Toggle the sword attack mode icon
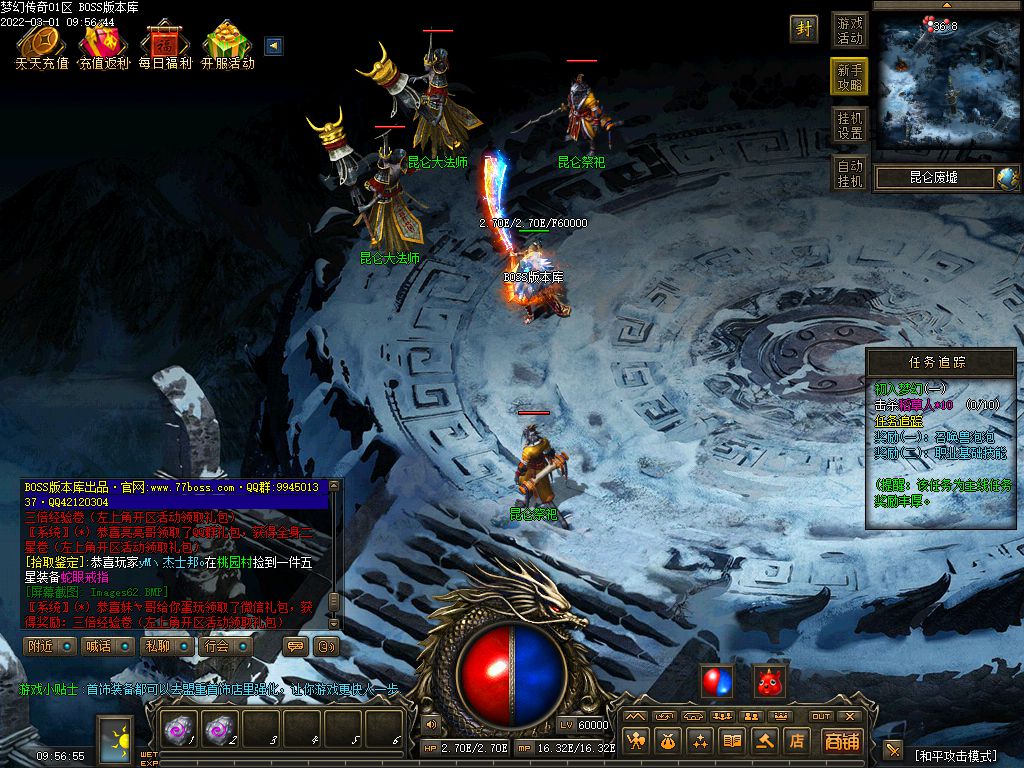1024x768 pixels. tap(893, 750)
